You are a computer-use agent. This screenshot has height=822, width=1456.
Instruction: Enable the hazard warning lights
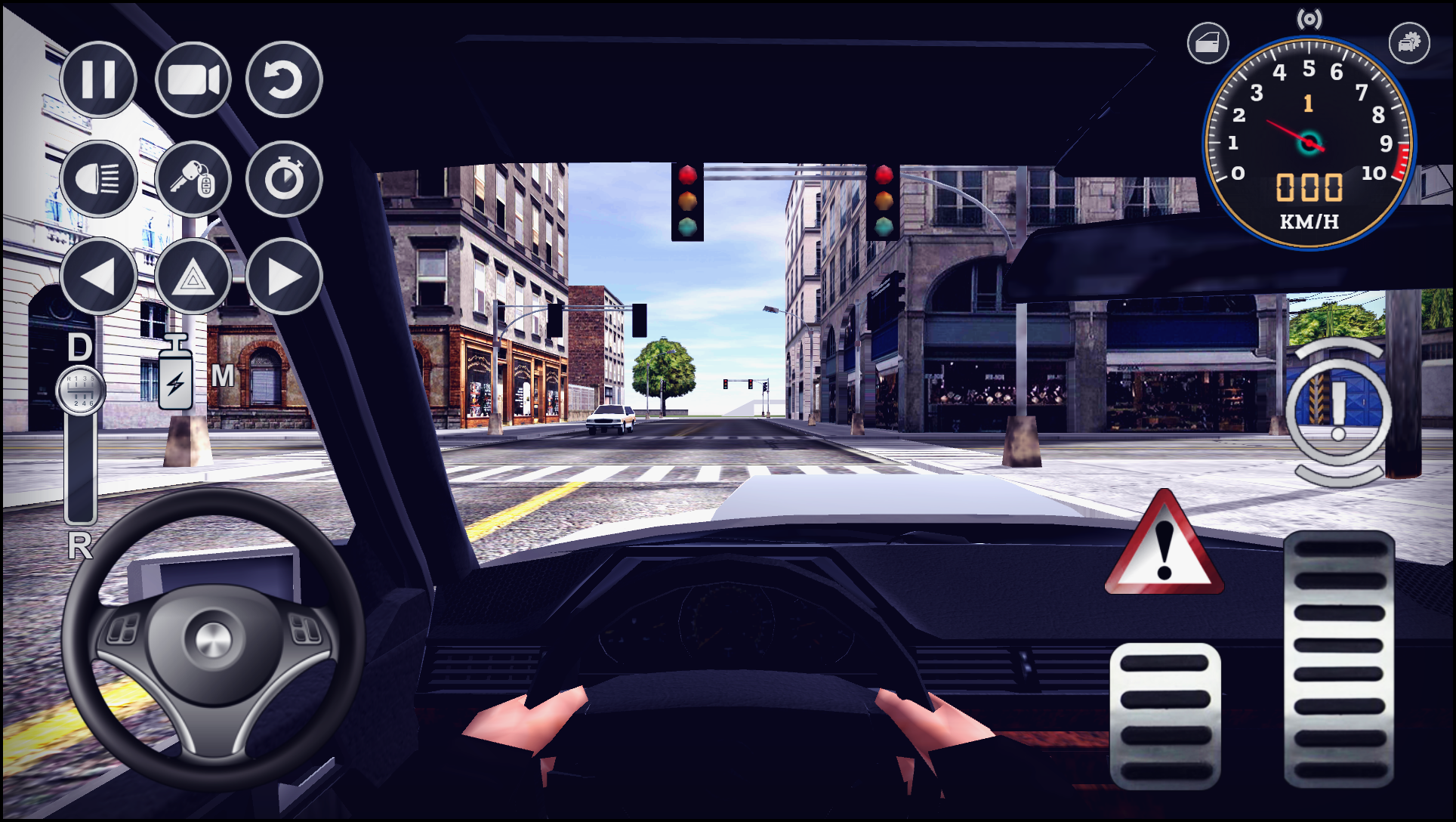pos(192,277)
